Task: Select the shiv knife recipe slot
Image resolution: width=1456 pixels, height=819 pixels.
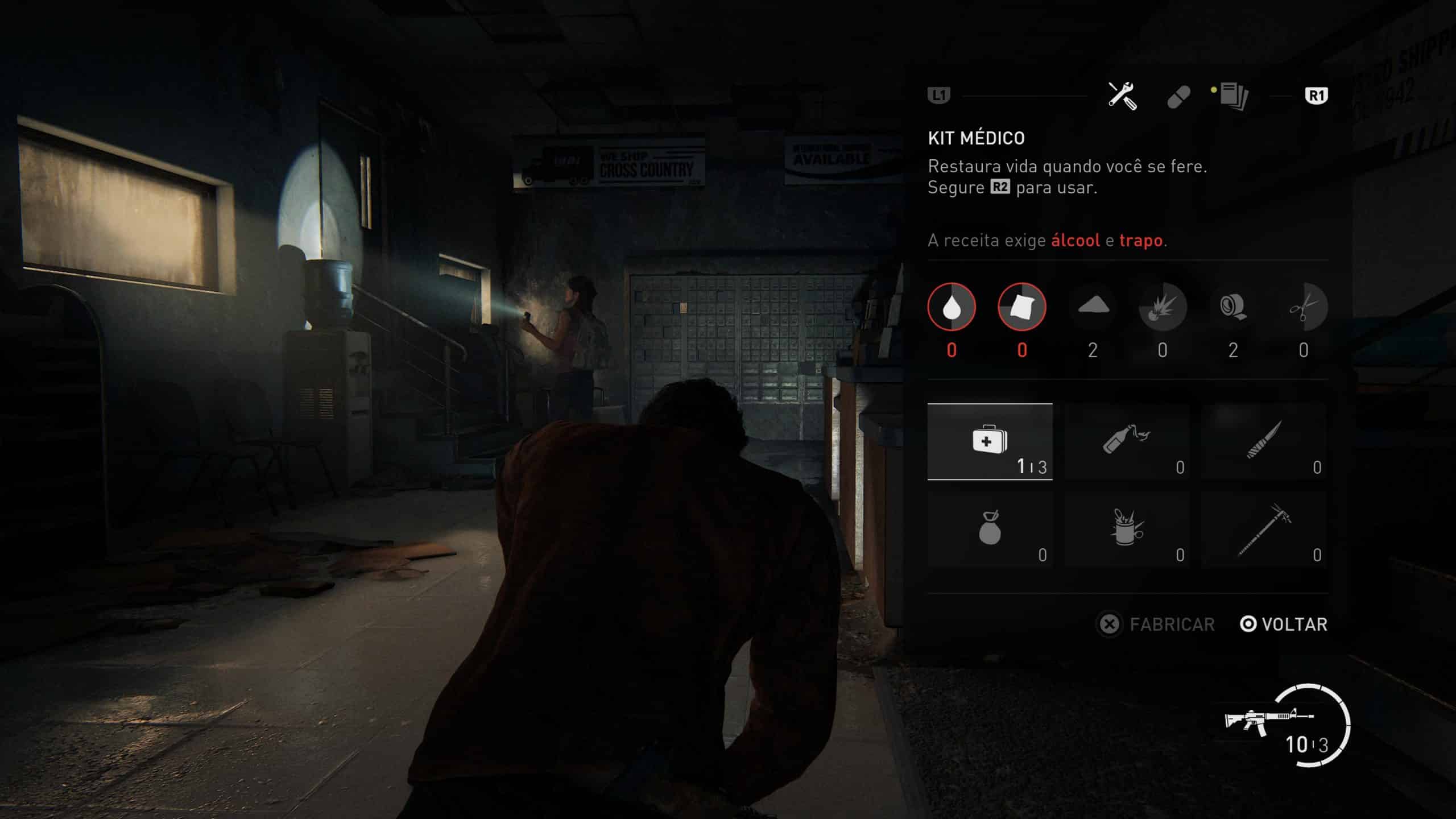Action: click(x=1264, y=441)
